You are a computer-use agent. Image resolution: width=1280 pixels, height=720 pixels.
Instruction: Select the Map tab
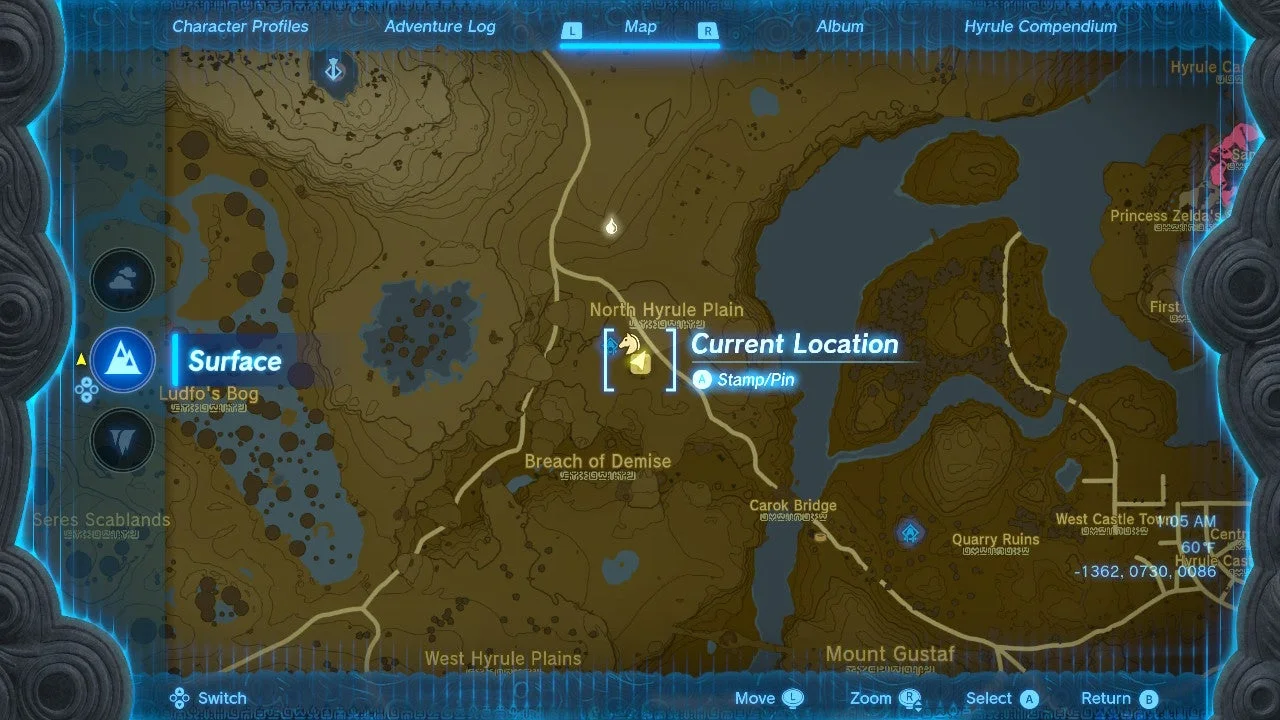tap(640, 27)
